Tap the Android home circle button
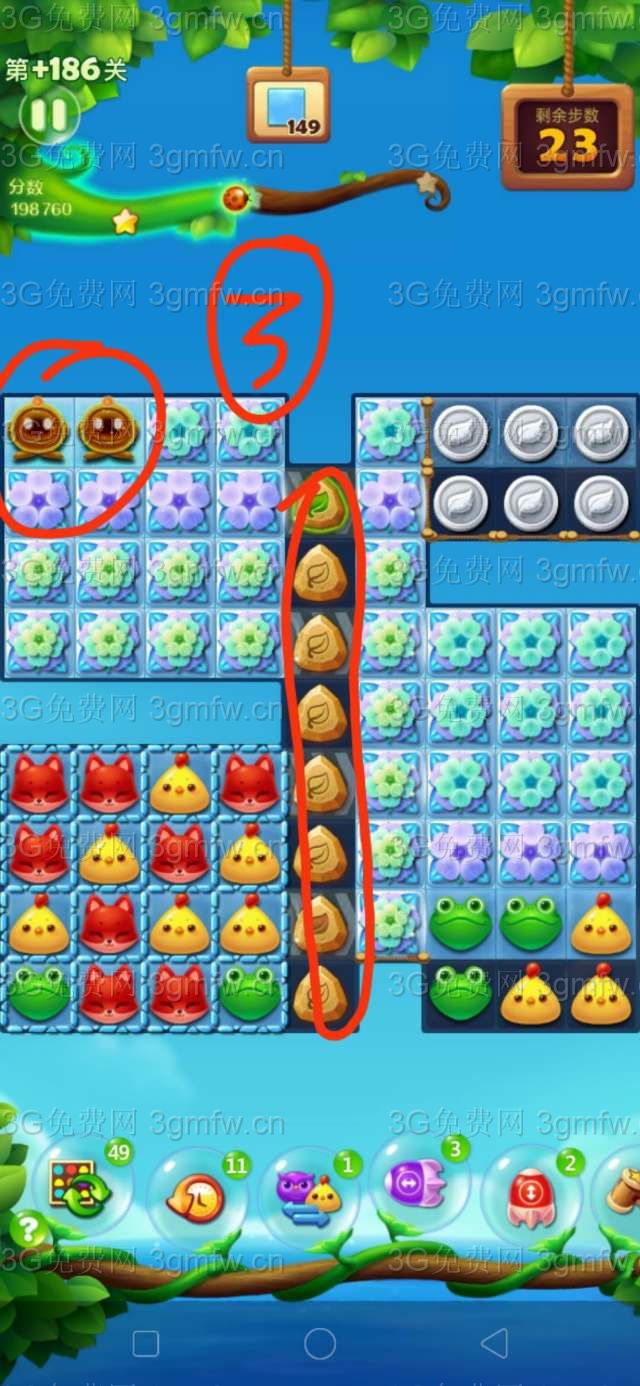The image size is (640, 1386). 320,1343
